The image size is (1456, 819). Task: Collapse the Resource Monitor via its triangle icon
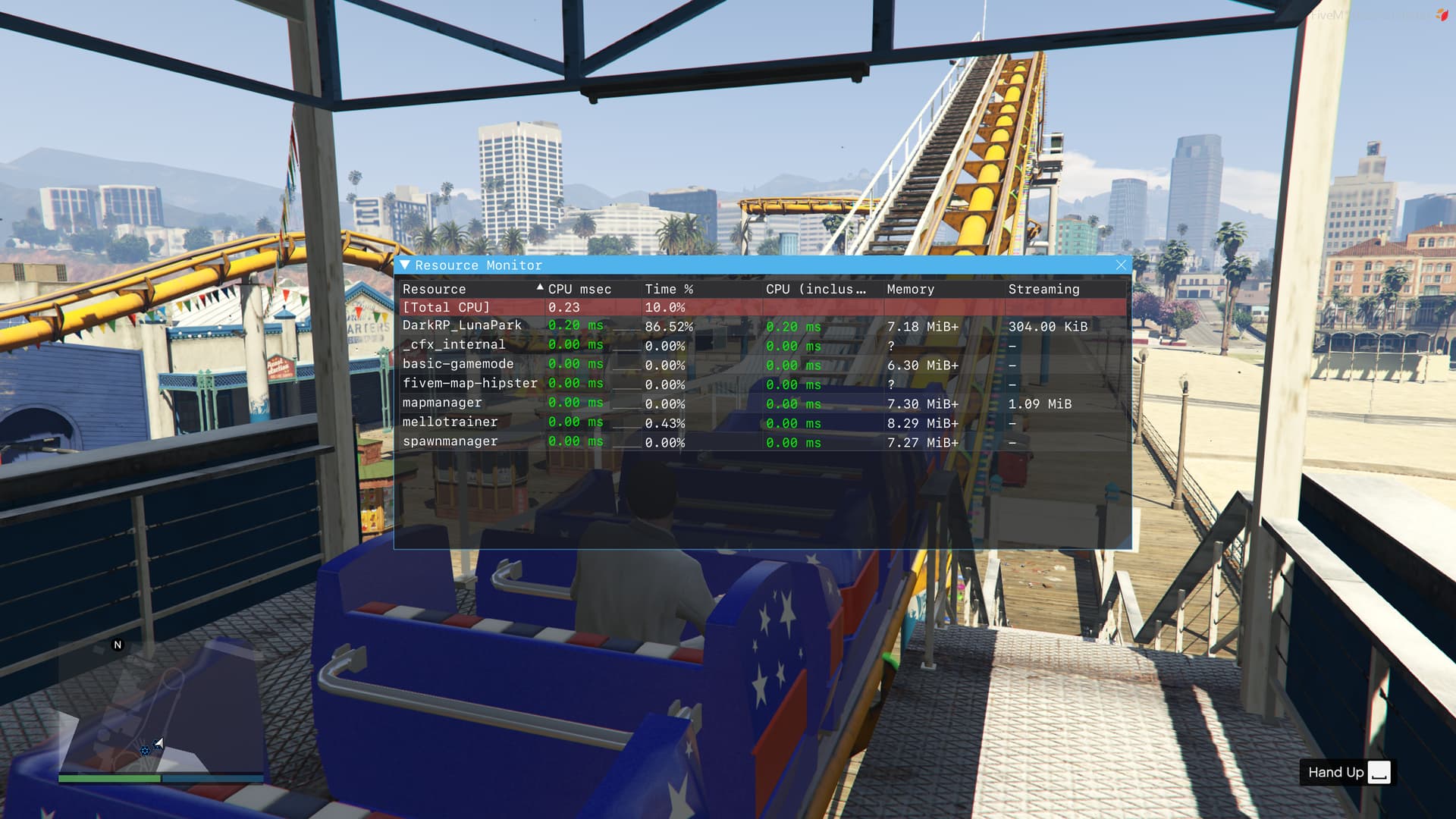(406, 265)
